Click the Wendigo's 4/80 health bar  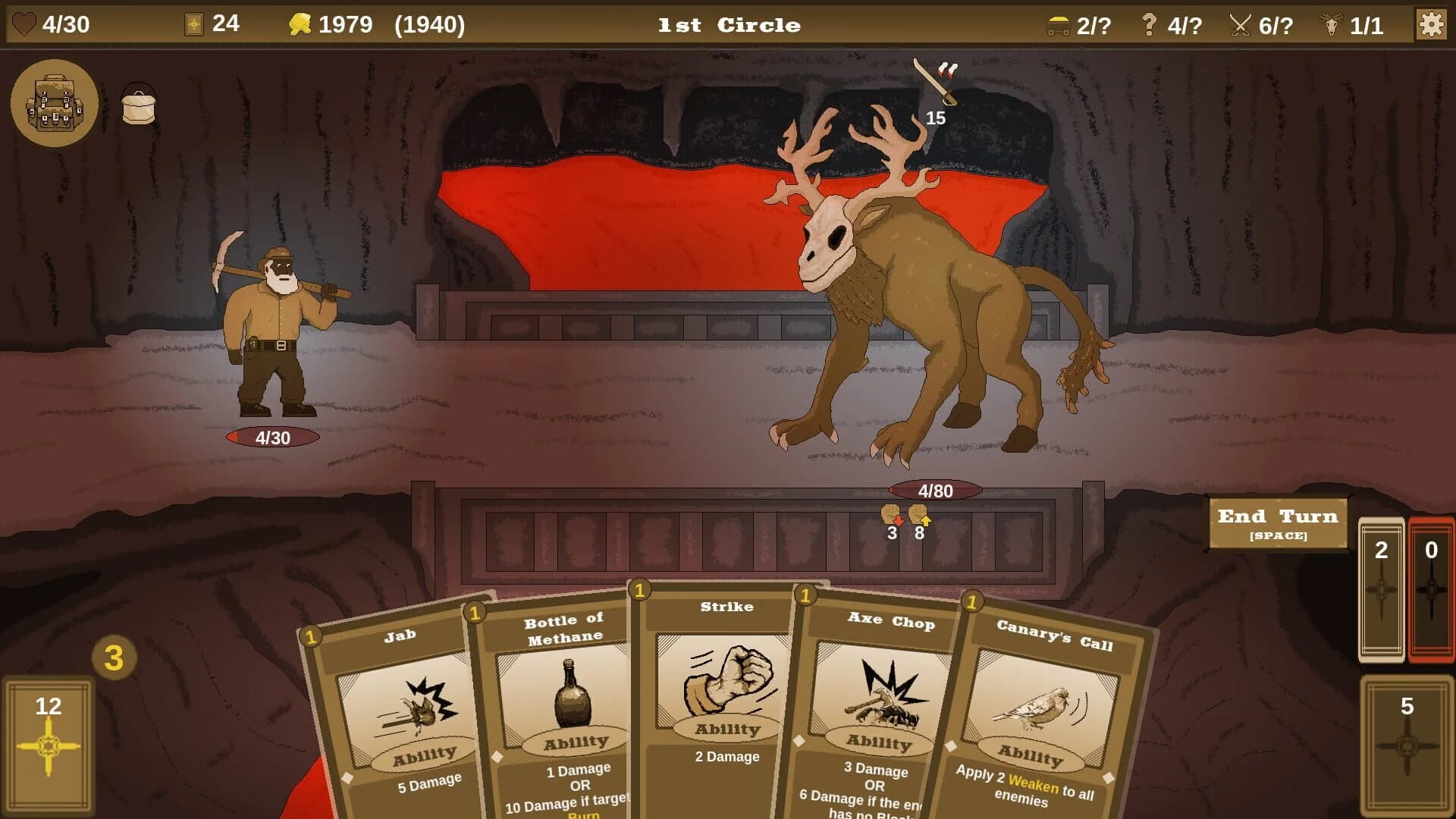point(934,491)
